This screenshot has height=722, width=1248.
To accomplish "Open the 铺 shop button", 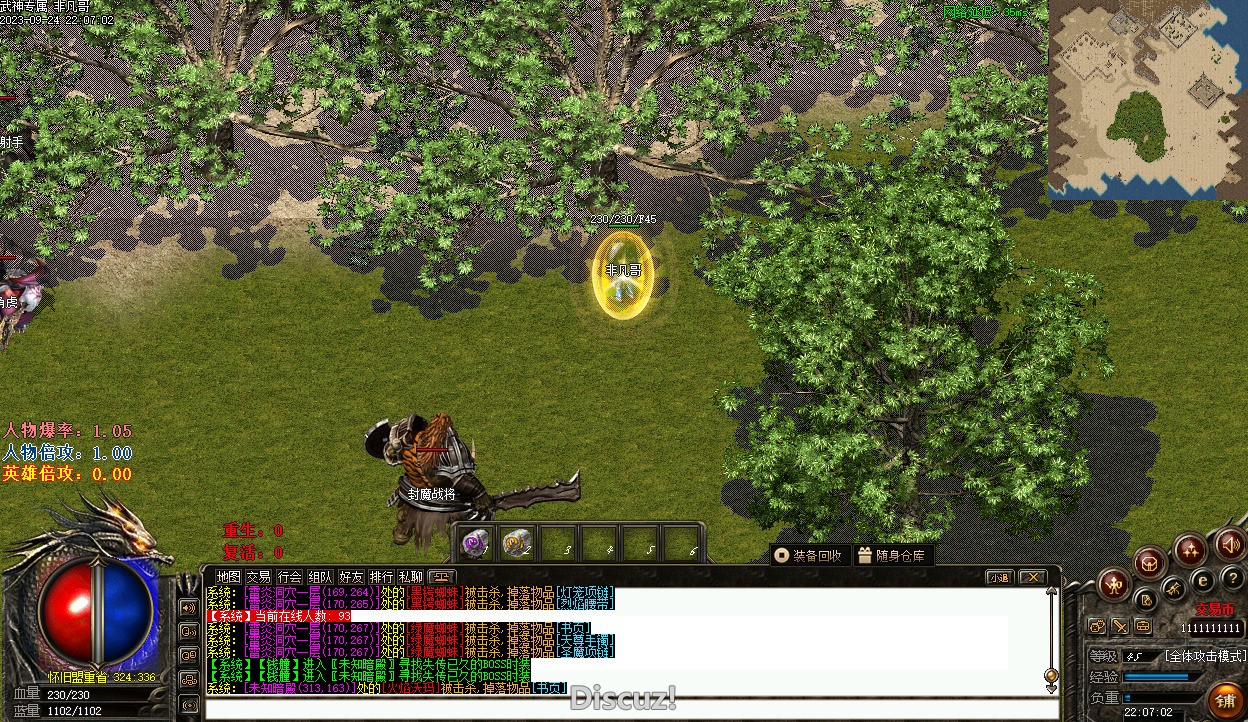I will [x=1225, y=700].
